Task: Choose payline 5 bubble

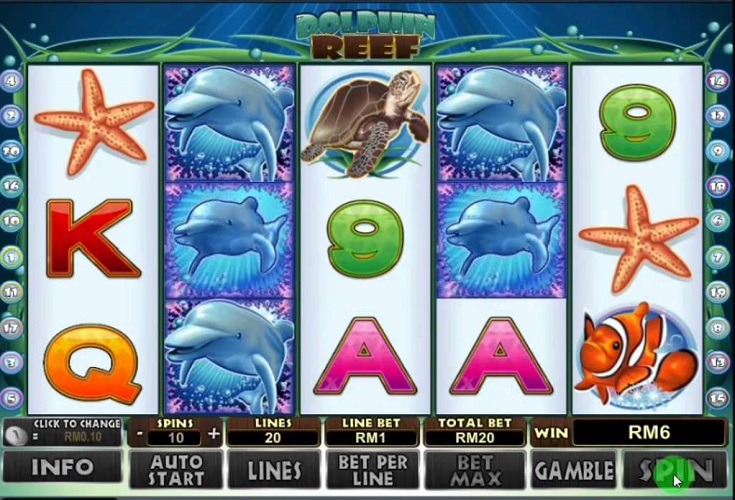Action: (13, 397)
